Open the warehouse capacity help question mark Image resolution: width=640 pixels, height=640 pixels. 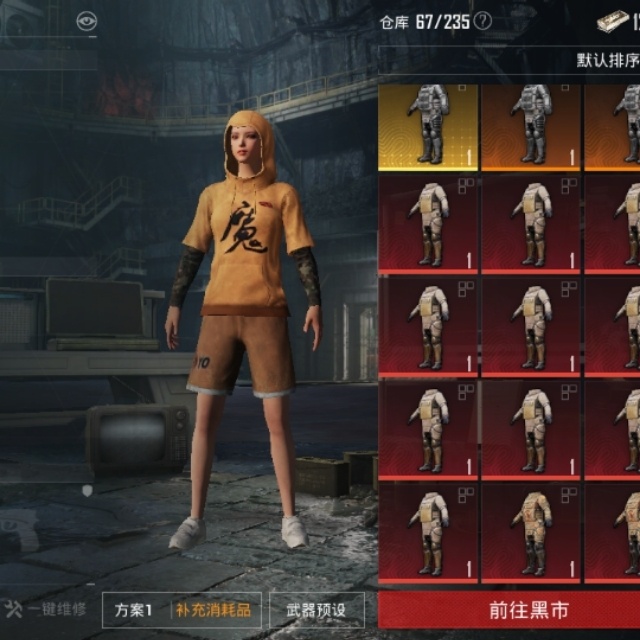coord(483,21)
